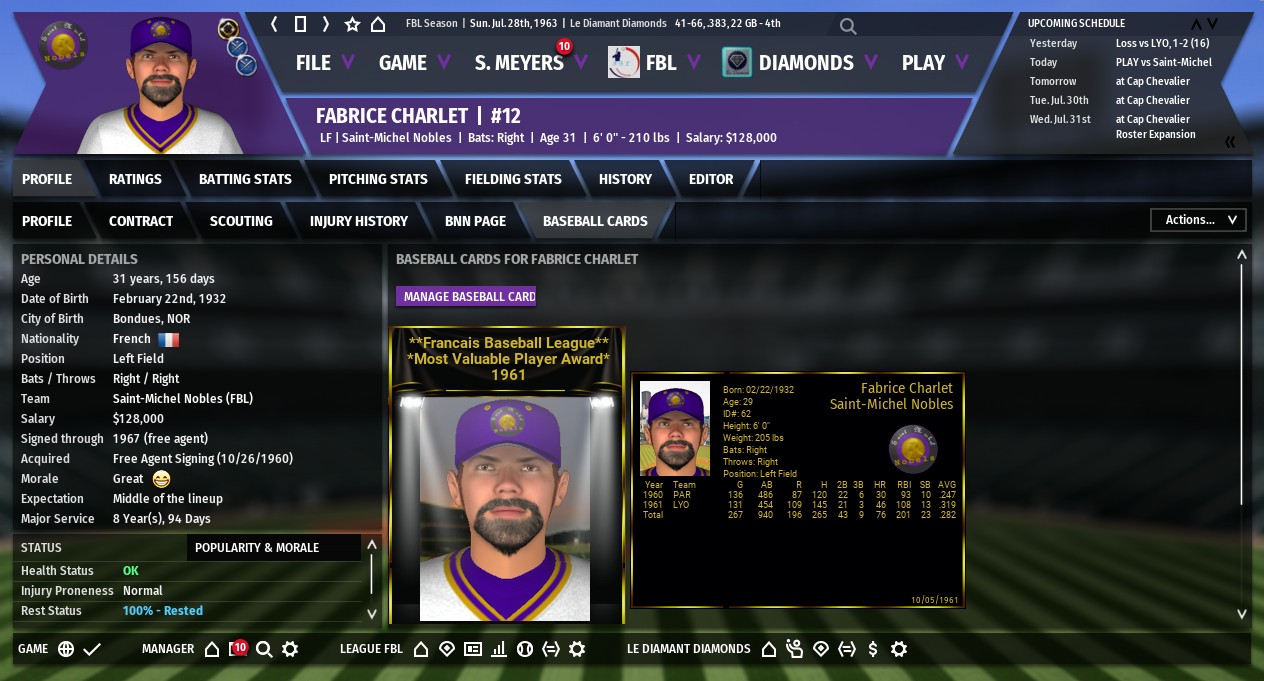Click the MANAGE BASEBALL CARD button
Screen dimensions: 1264x681
[469, 296]
